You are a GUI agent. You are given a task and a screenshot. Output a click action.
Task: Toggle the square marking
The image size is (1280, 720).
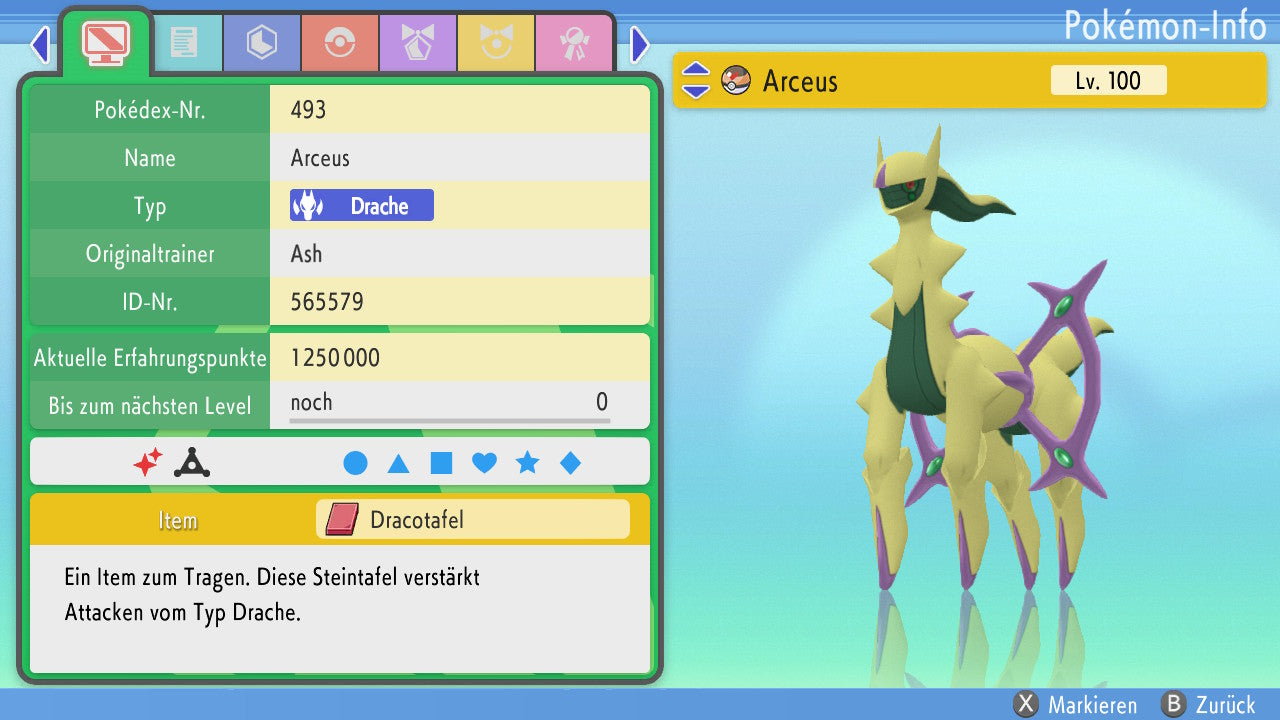[x=441, y=463]
